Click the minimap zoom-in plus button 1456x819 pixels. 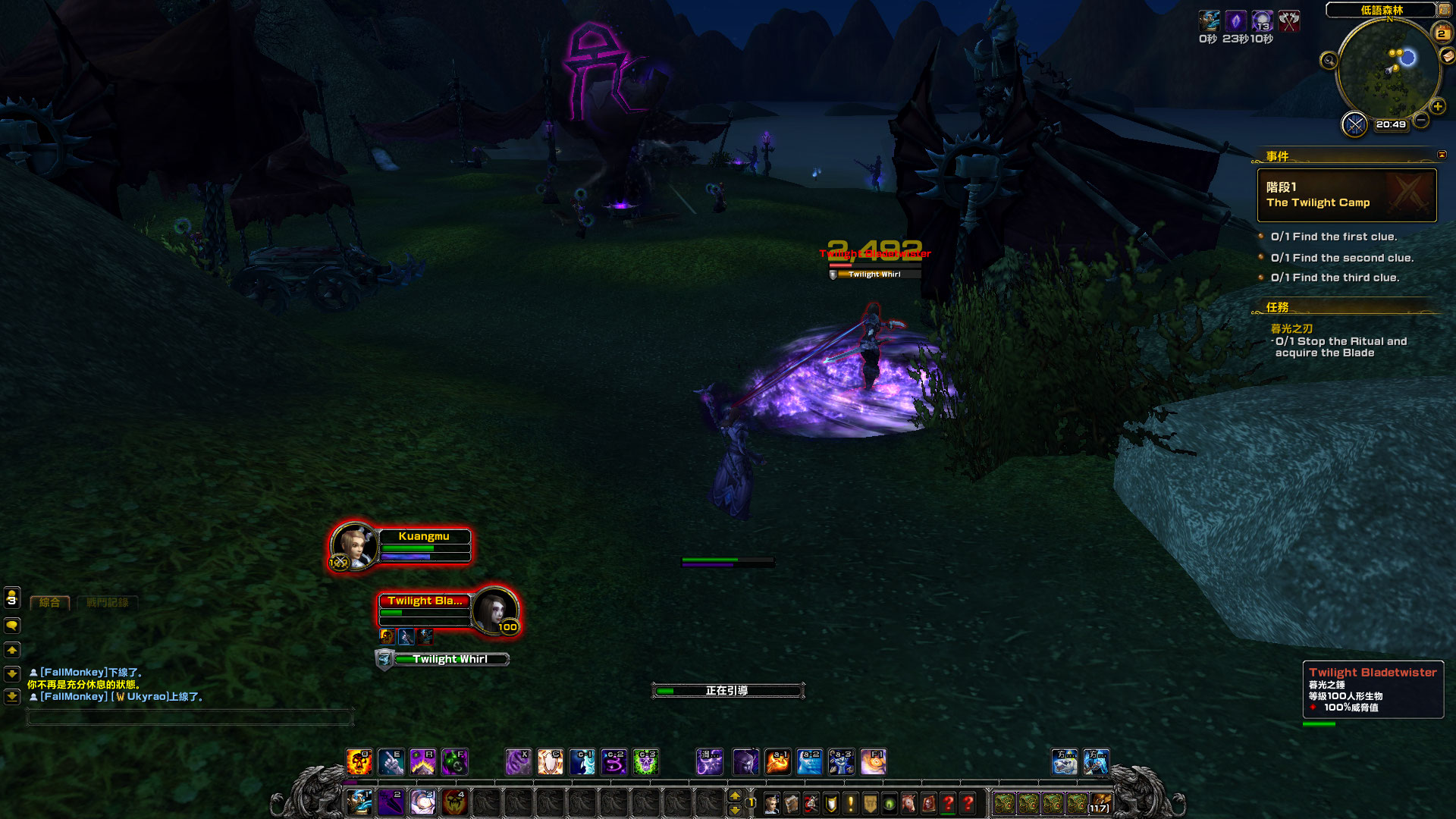click(x=1437, y=107)
